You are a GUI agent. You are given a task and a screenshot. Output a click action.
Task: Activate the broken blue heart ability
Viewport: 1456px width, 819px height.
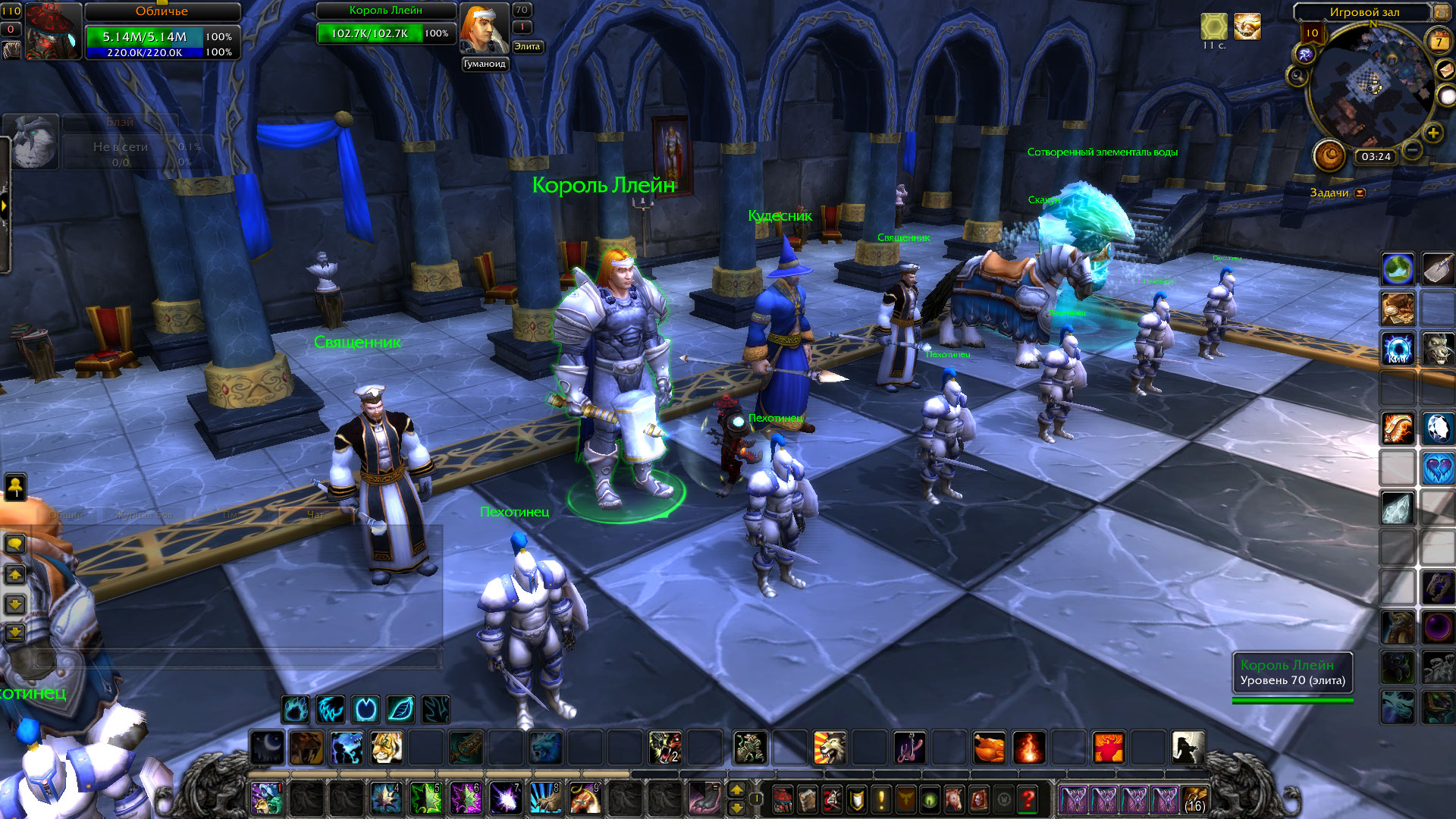pyautogui.click(x=1438, y=468)
